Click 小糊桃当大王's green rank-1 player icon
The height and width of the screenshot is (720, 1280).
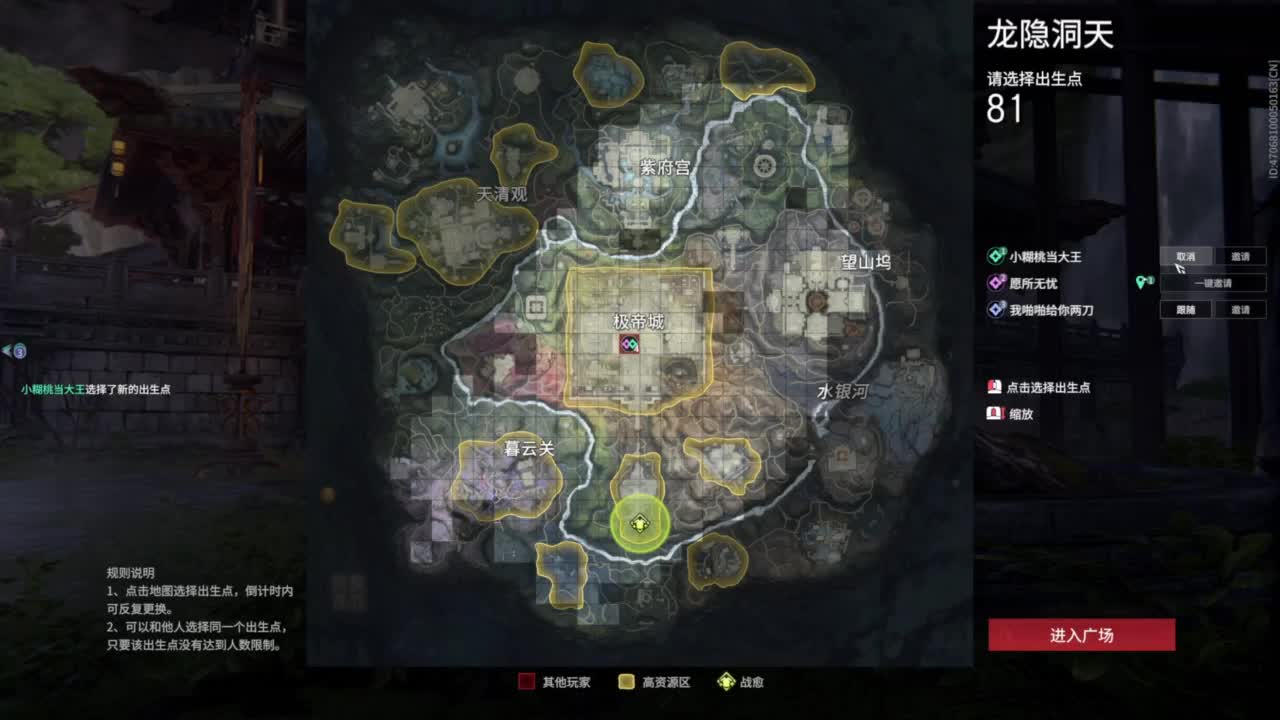(x=995, y=255)
